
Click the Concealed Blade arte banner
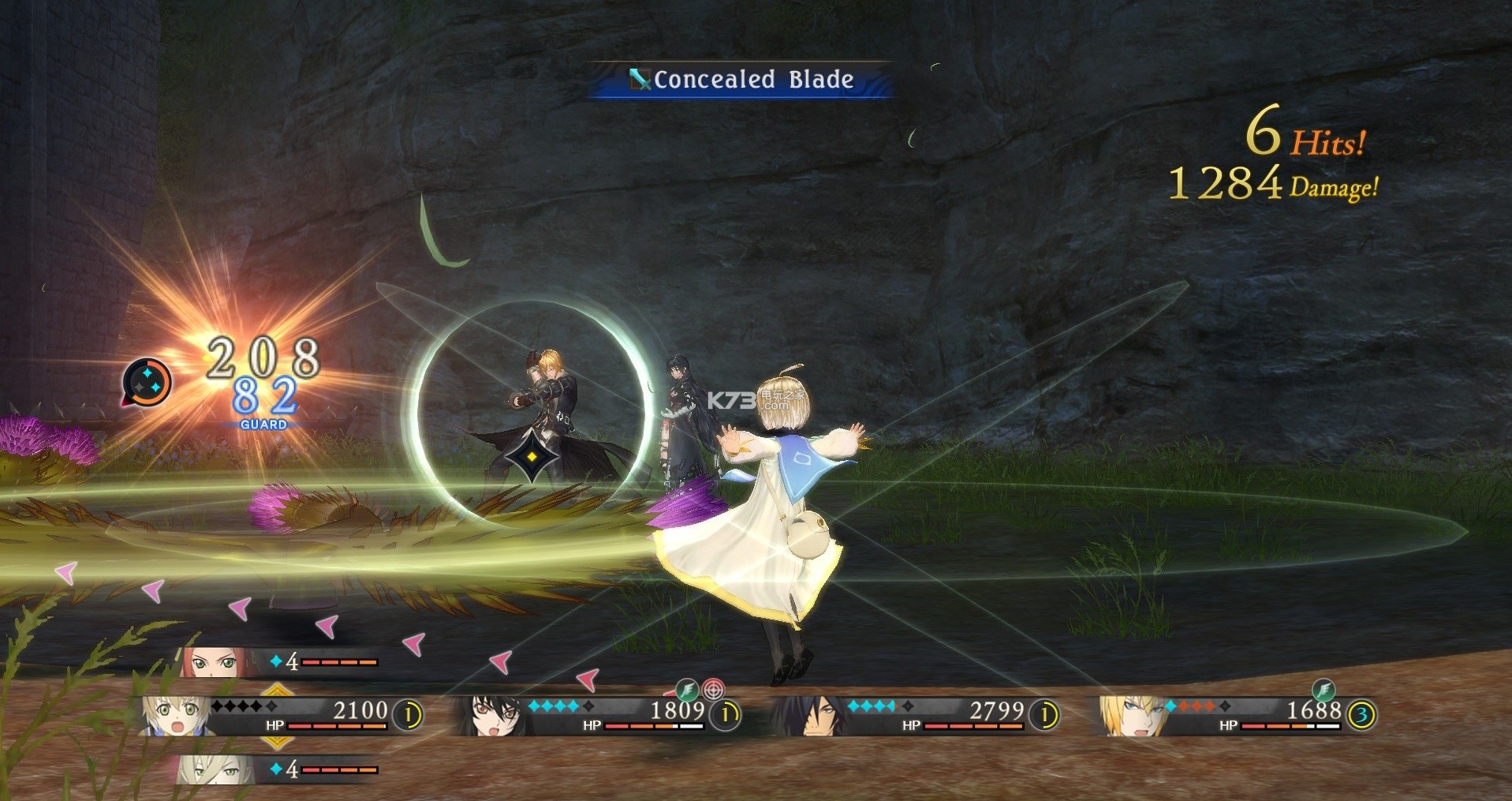coord(741,80)
